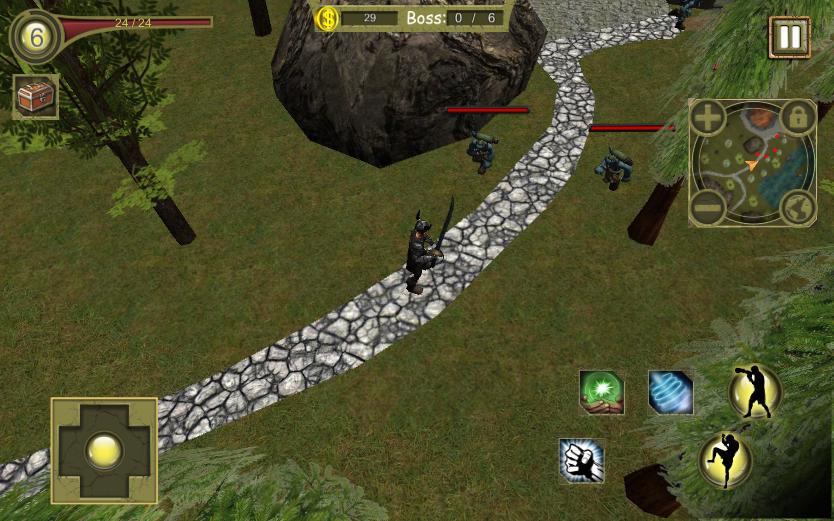
Task: Cast the blue whirlwind spiral ability
Action: [x=670, y=392]
